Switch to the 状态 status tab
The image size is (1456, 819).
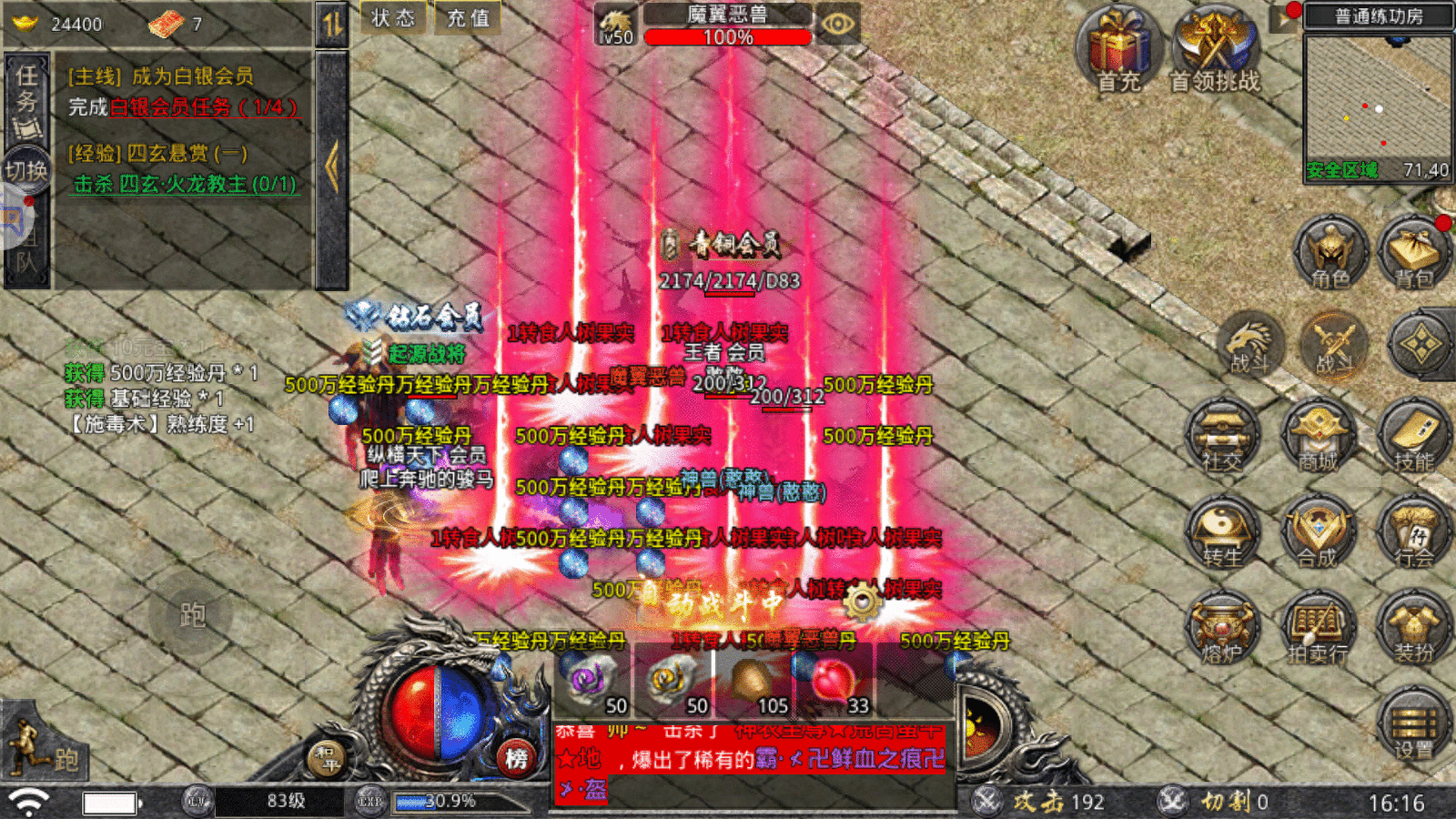391,16
